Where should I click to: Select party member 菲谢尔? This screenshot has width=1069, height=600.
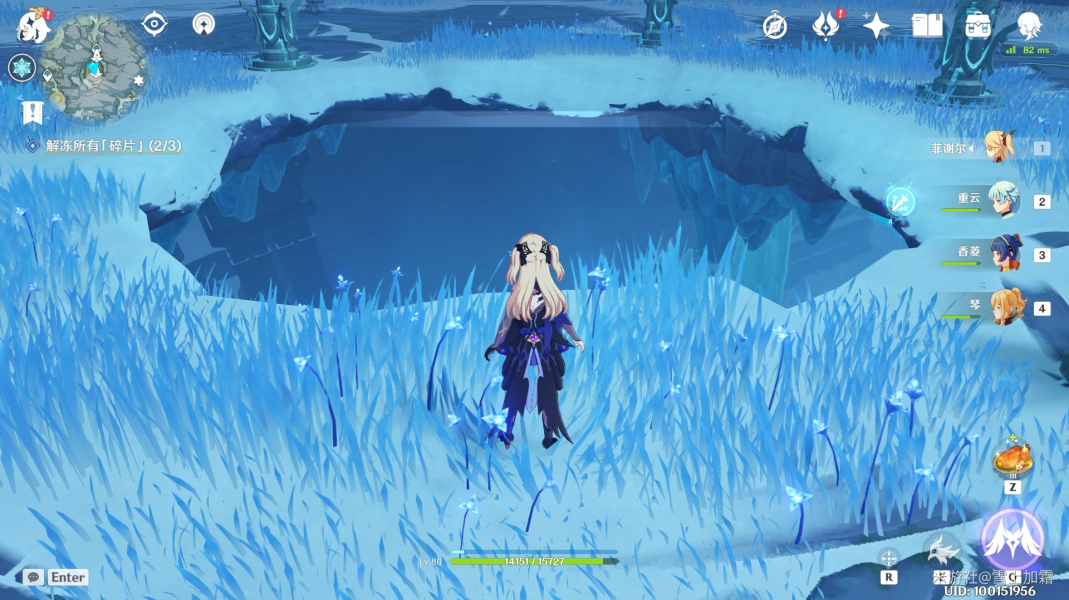[x=998, y=148]
